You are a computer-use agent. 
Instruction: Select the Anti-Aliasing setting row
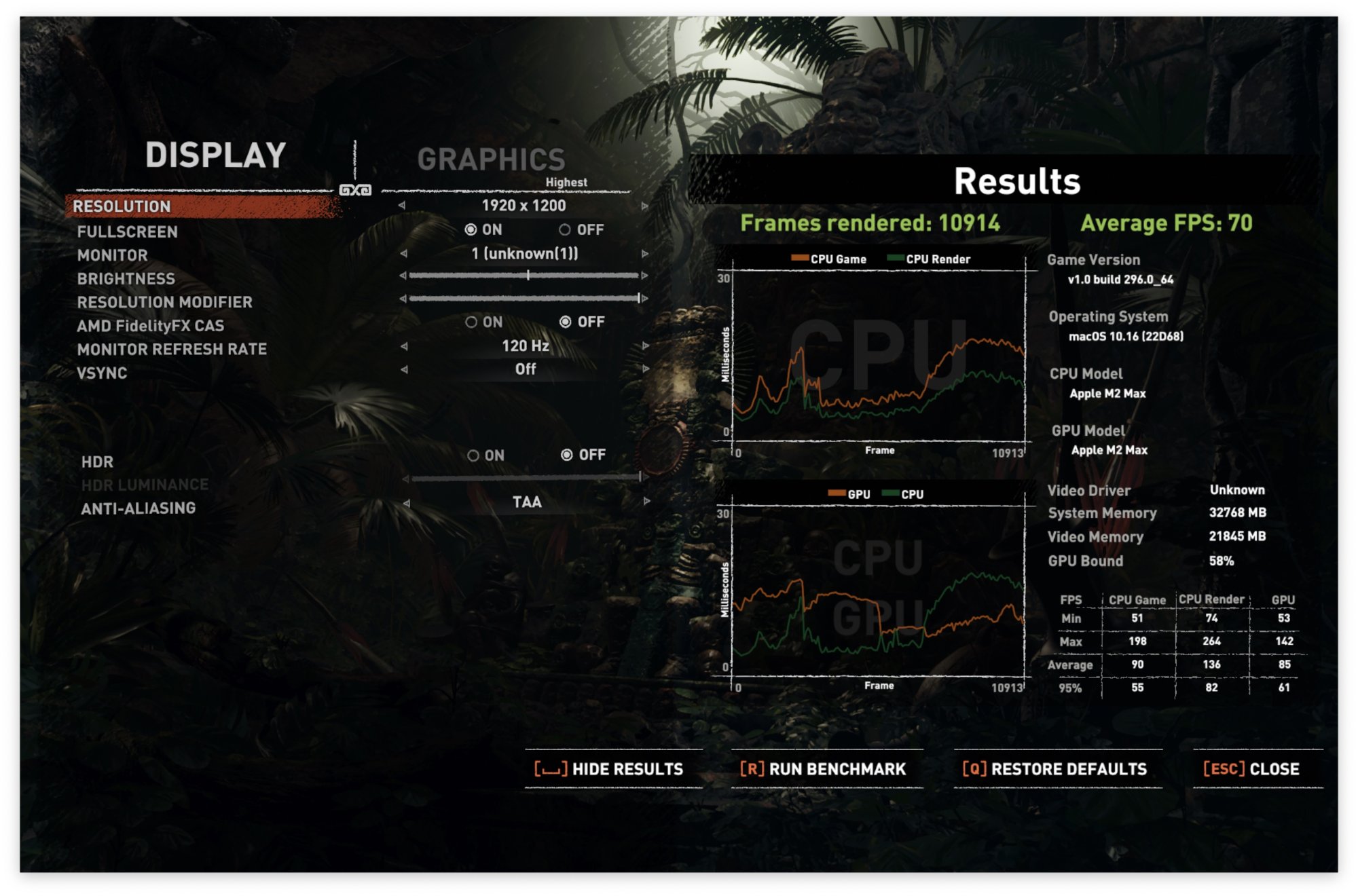[x=139, y=508]
